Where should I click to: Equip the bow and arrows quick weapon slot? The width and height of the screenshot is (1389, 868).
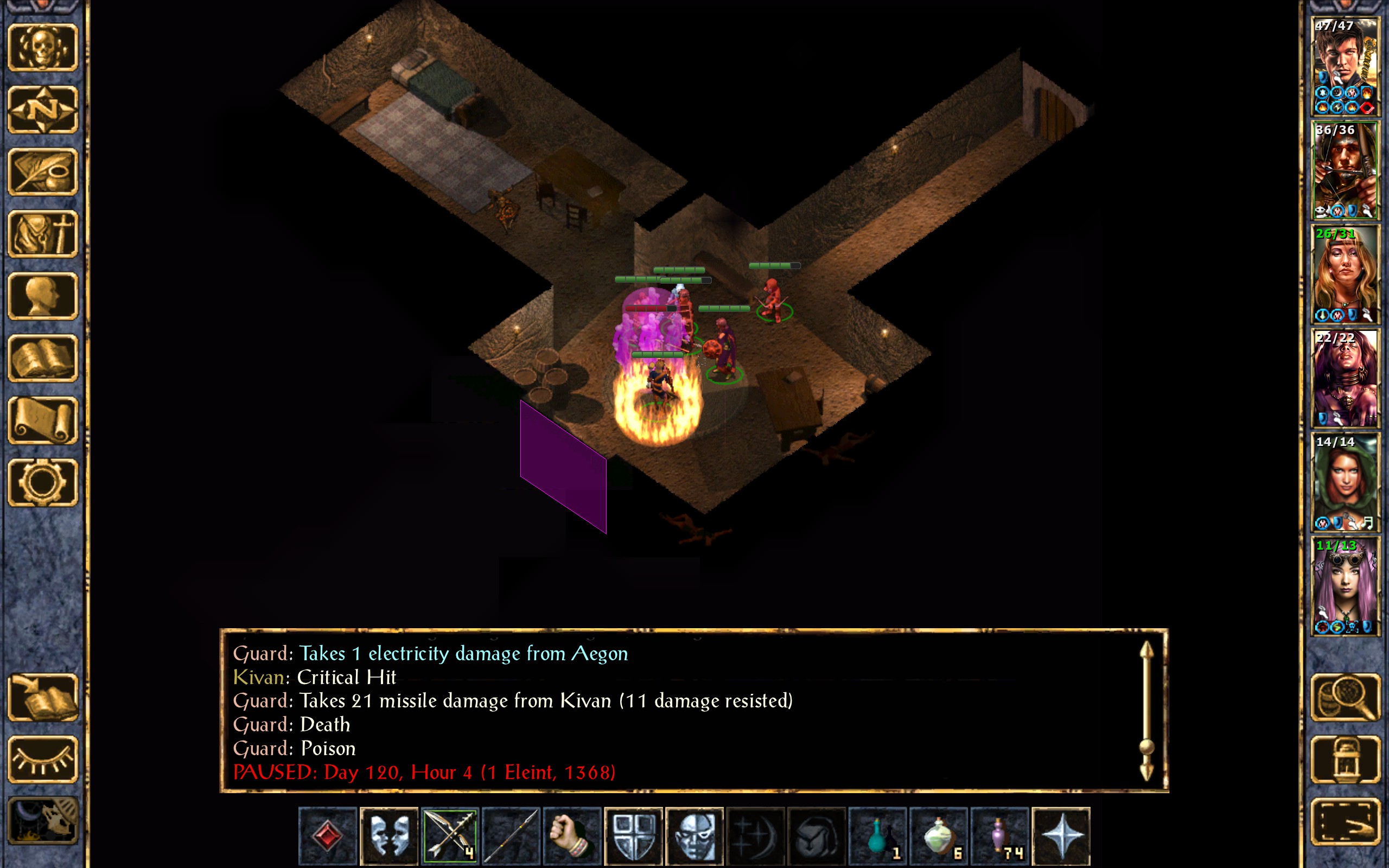[x=450, y=835]
